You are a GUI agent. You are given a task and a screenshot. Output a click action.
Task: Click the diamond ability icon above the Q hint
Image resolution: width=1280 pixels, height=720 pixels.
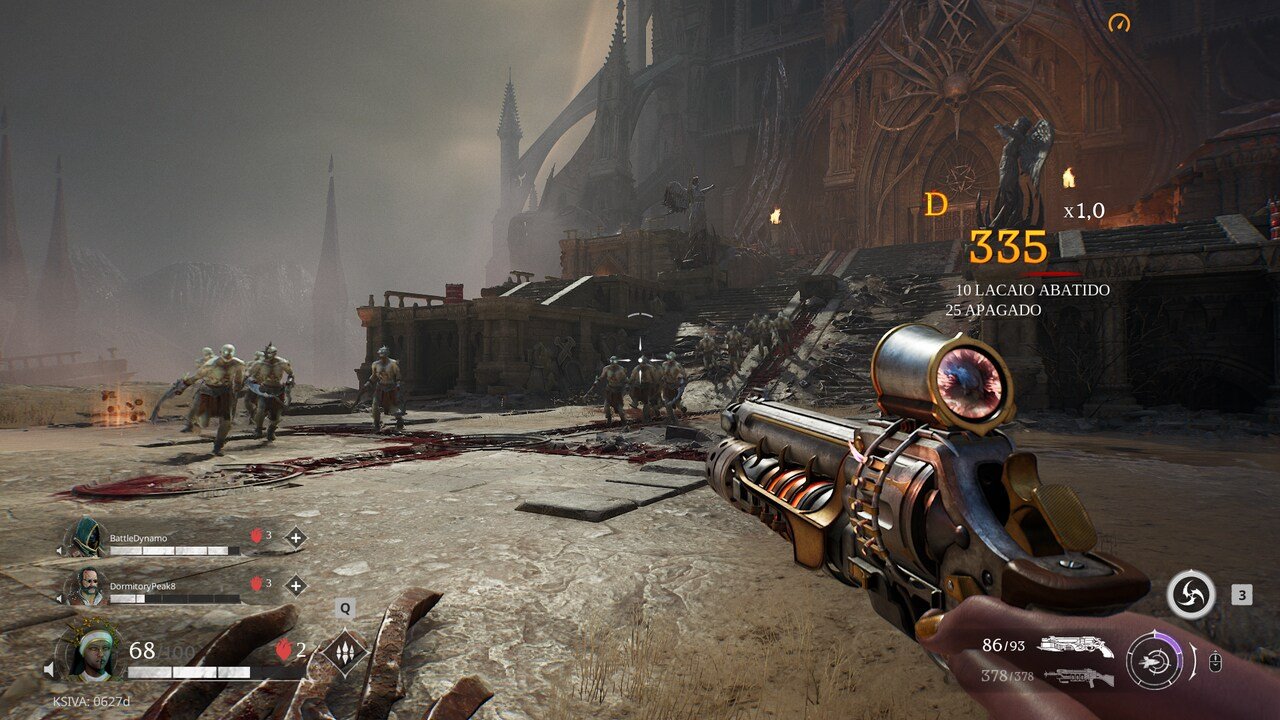pos(344,652)
